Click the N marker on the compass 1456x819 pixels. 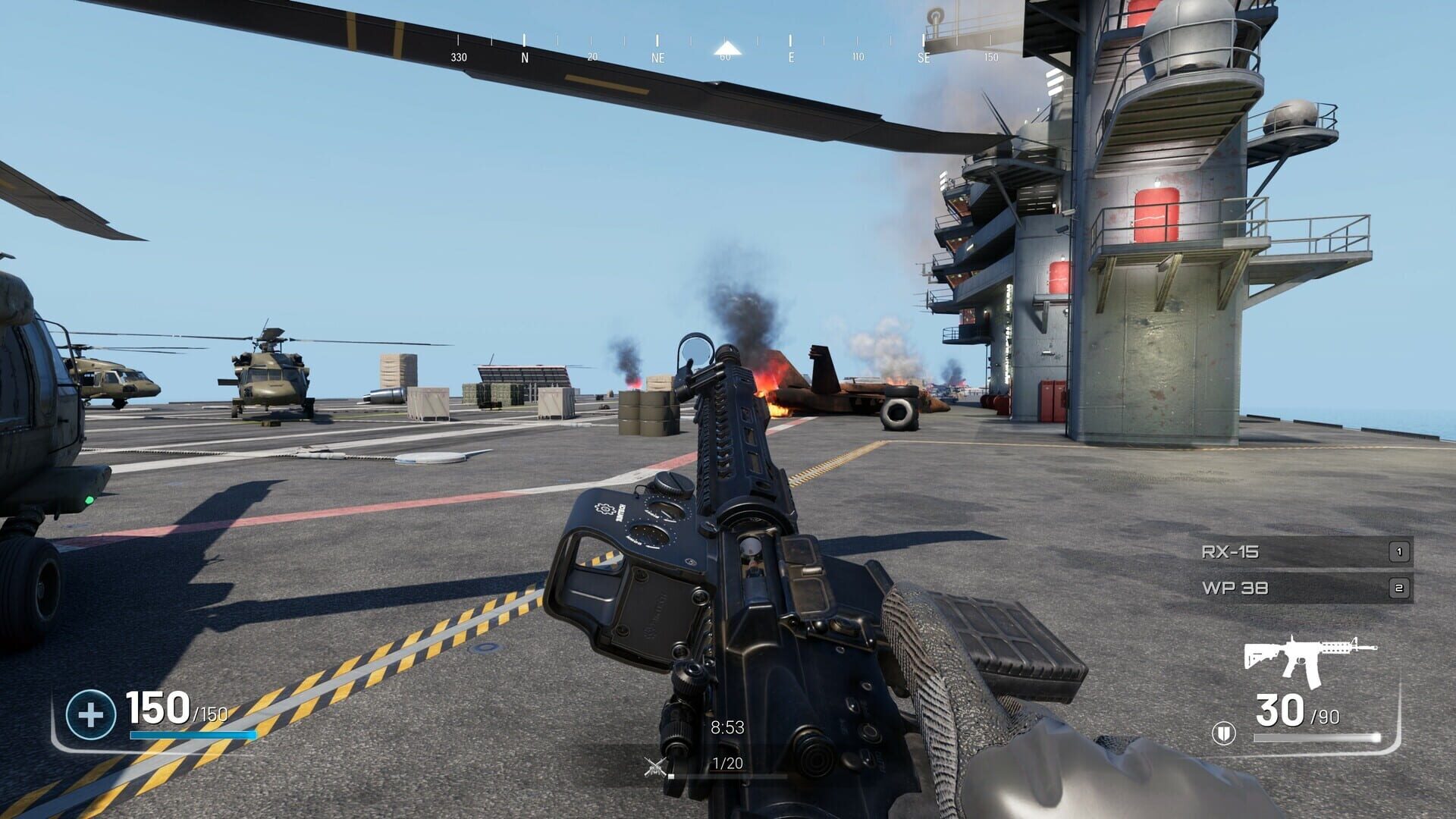coord(523,55)
